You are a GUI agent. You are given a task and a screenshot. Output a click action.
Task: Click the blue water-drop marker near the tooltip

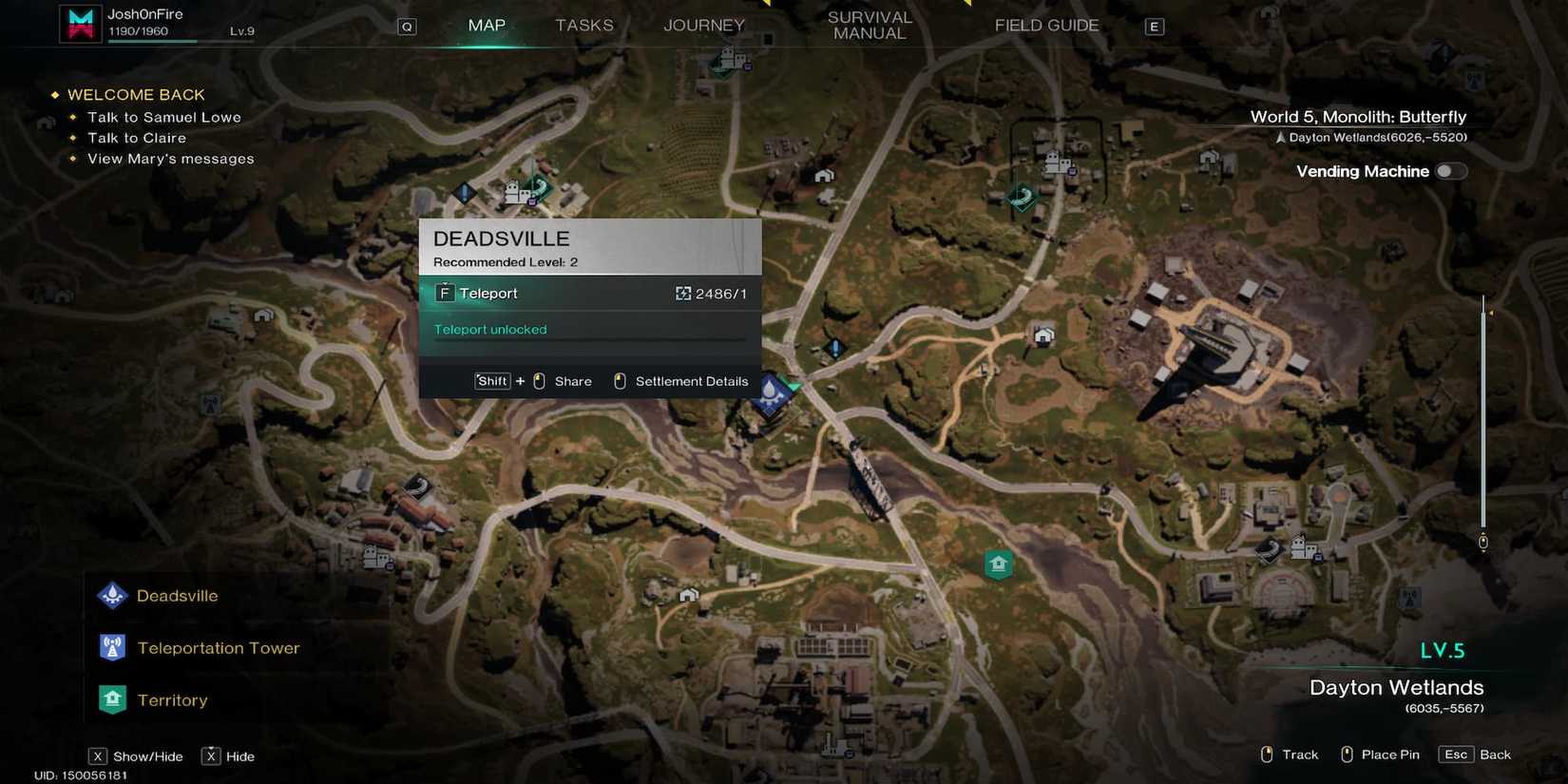click(x=772, y=392)
